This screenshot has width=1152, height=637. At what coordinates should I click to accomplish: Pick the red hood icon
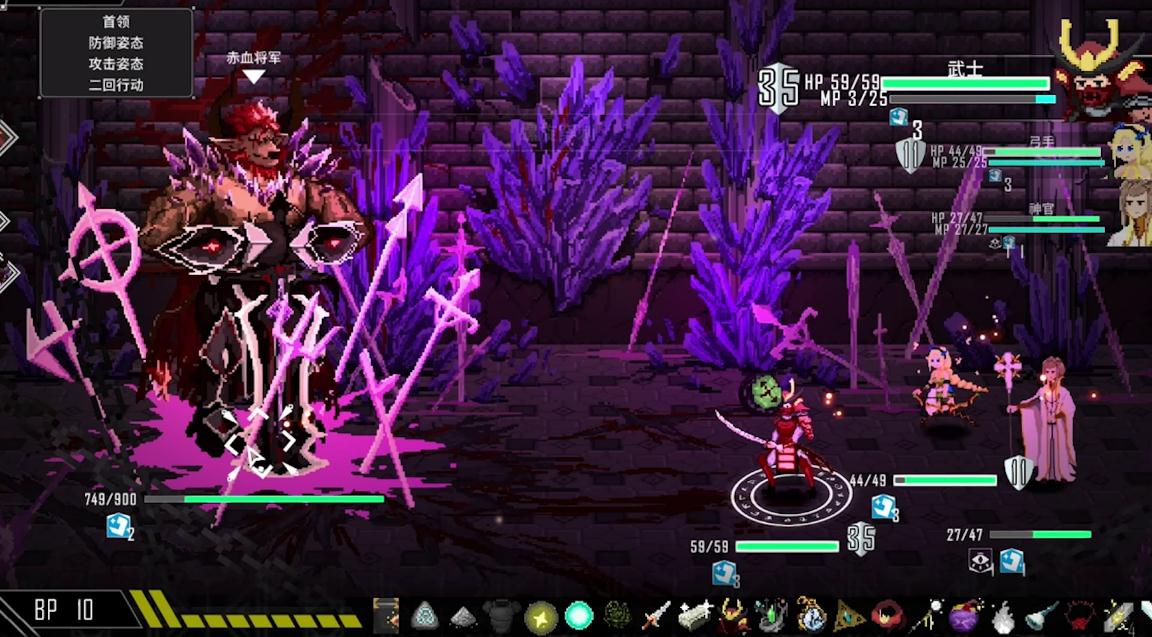[x=887, y=615]
